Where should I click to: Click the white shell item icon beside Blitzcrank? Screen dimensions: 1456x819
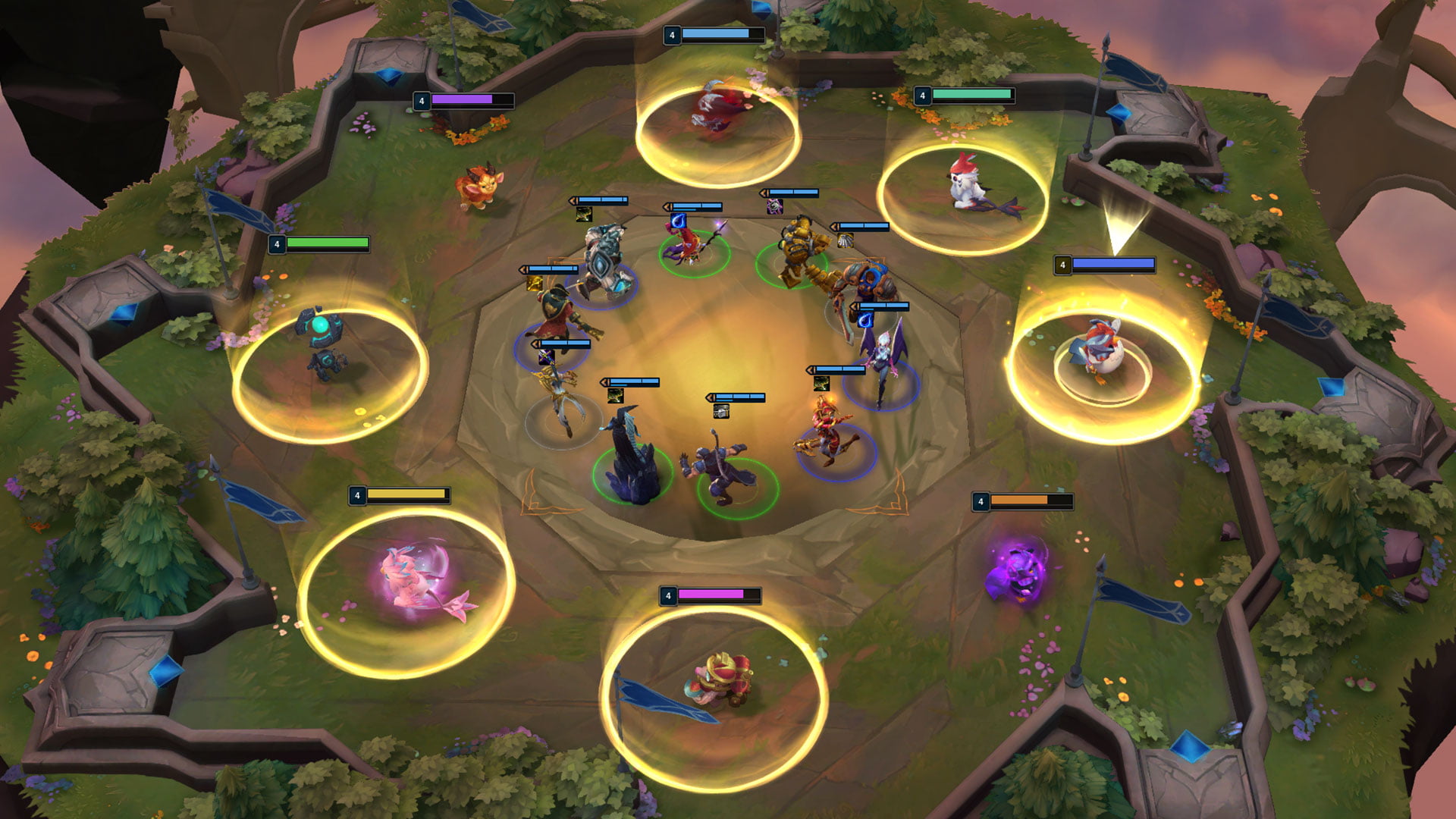click(846, 240)
